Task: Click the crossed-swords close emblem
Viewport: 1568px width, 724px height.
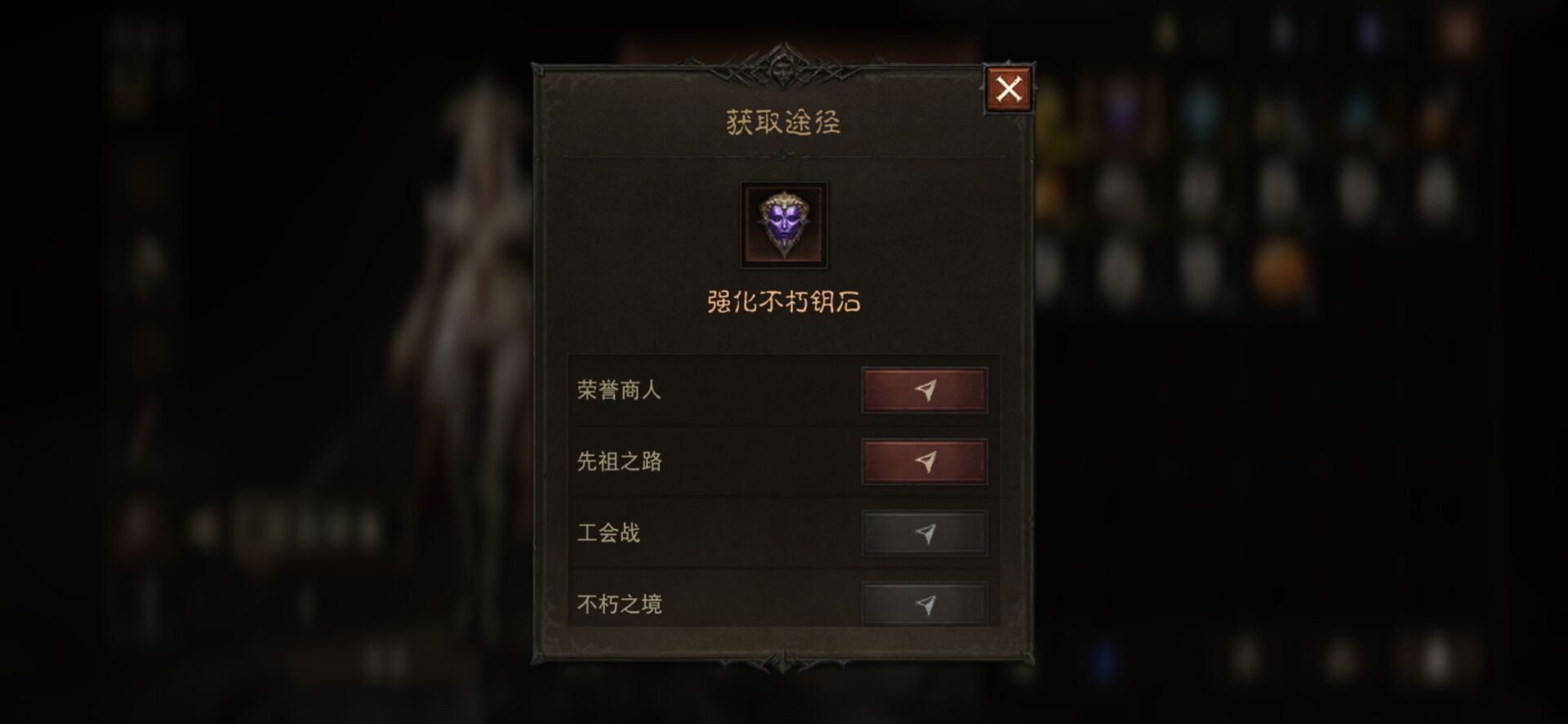Action: point(1009,88)
